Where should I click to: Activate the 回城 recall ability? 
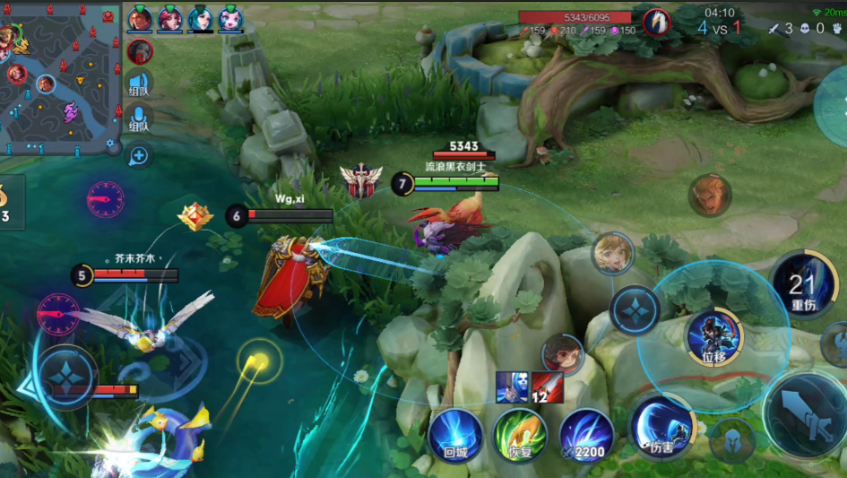456,434
